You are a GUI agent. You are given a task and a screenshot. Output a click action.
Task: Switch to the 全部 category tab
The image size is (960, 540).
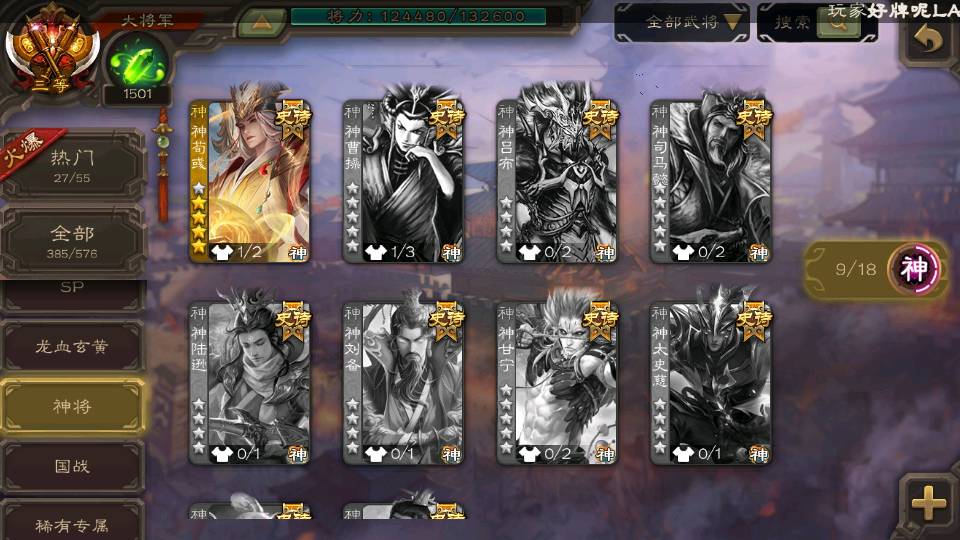point(72,241)
